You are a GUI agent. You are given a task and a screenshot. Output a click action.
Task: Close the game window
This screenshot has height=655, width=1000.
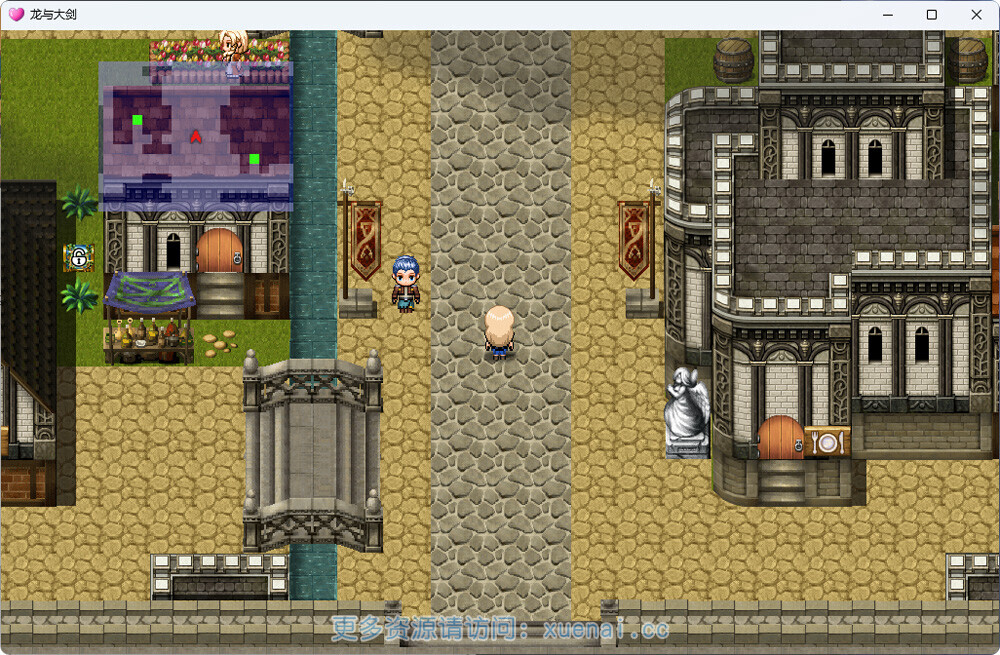(976, 15)
